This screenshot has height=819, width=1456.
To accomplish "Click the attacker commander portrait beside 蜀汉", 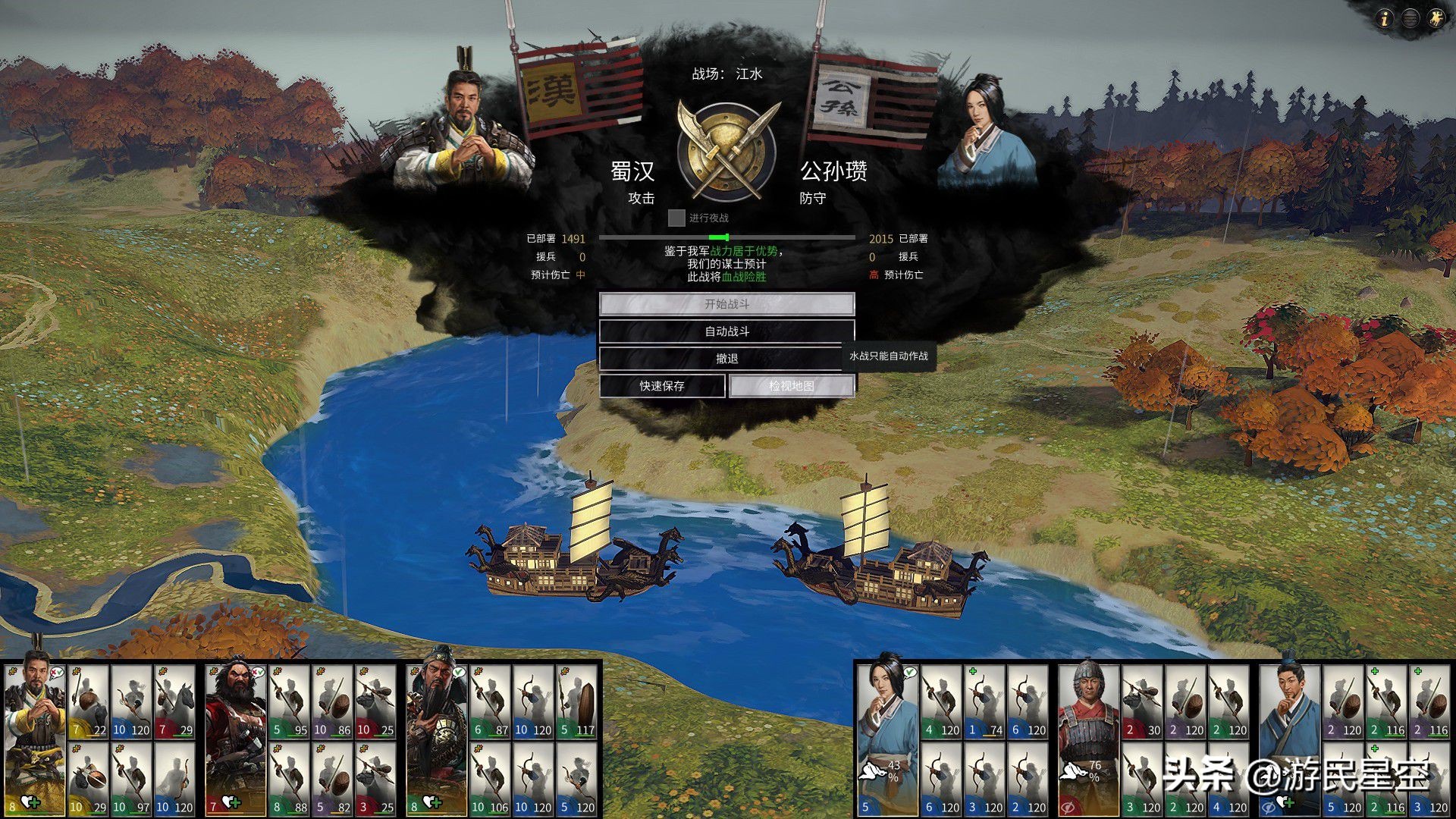I will [461, 129].
